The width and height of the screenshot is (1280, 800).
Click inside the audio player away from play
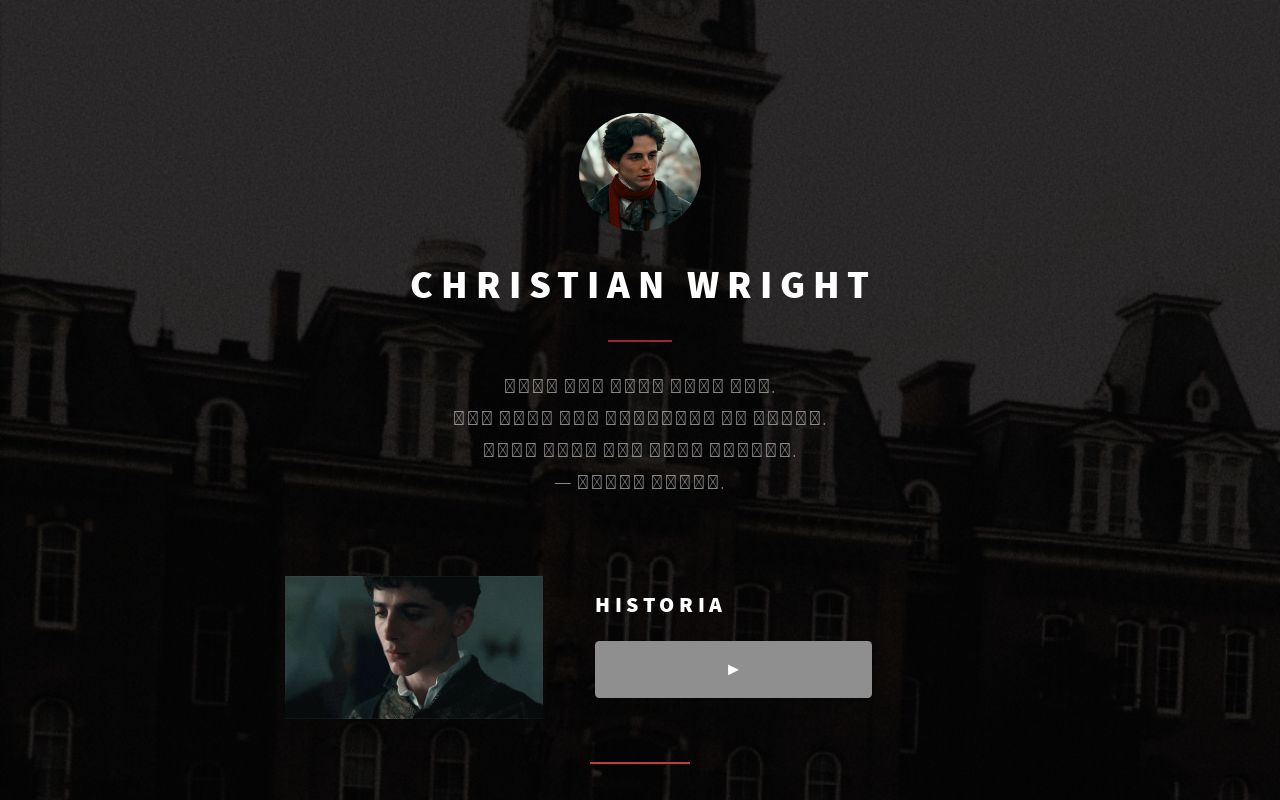830,669
